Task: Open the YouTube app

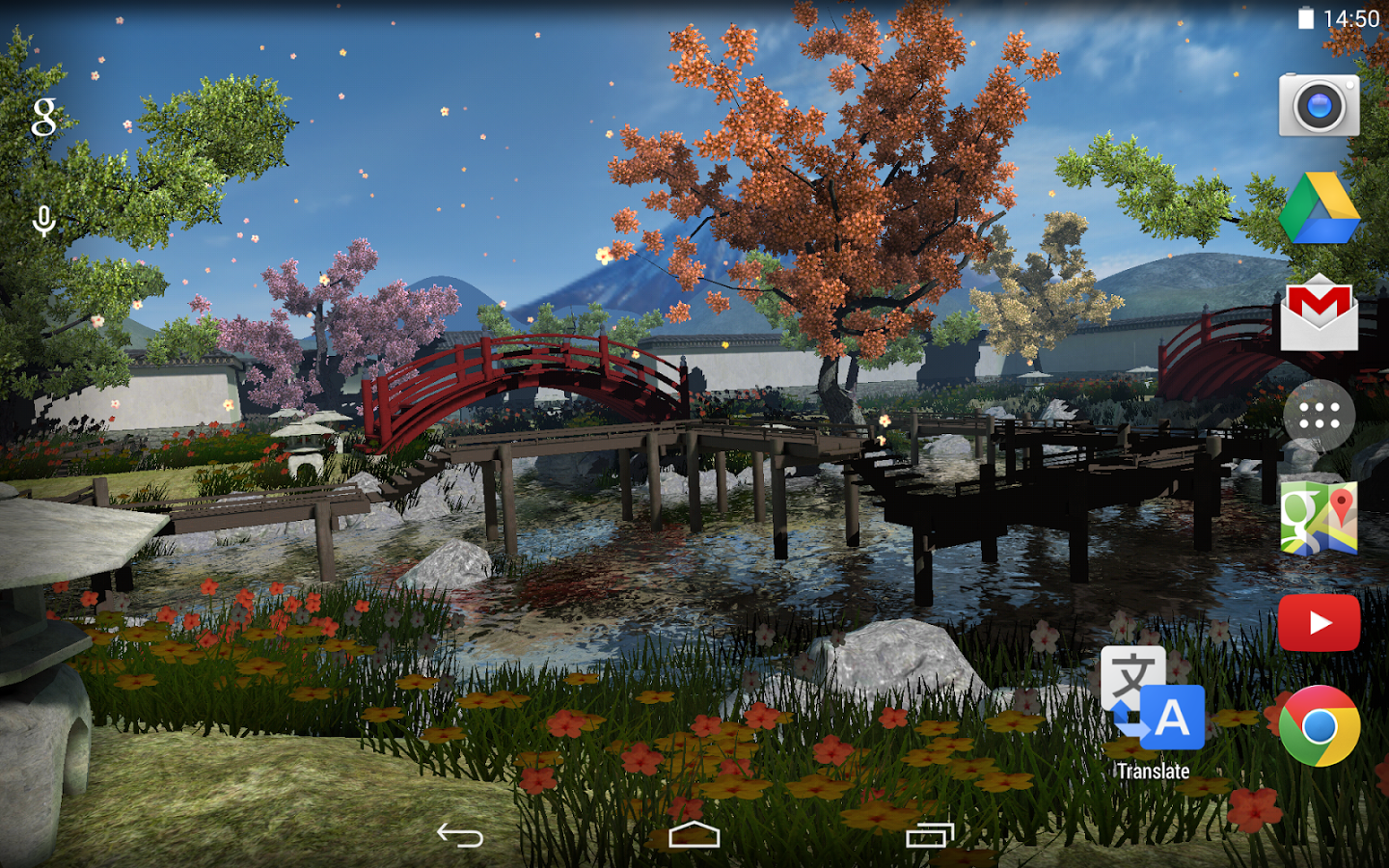Action: pos(1319,623)
